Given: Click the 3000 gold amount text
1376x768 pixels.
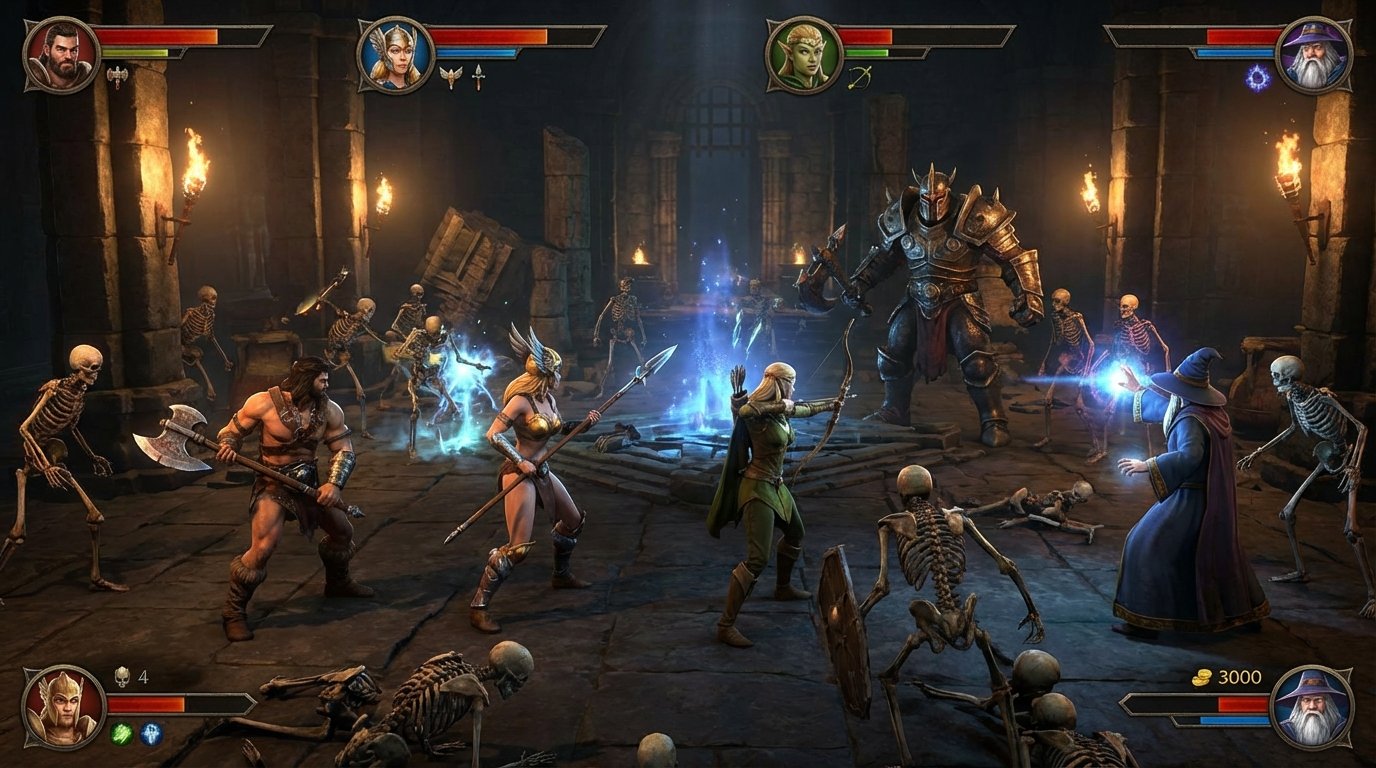Looking at the screenshot, I should coord(1238,677).
